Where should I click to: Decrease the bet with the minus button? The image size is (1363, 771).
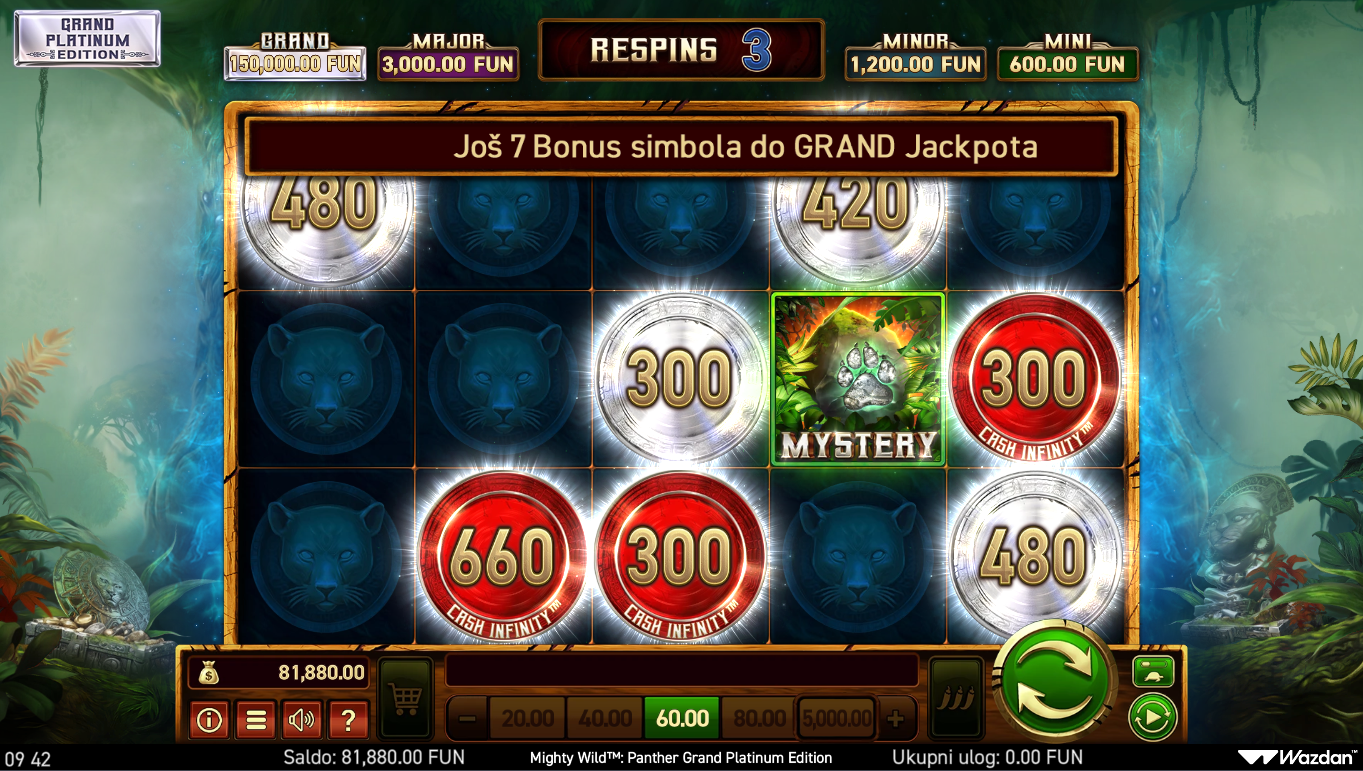466,718
